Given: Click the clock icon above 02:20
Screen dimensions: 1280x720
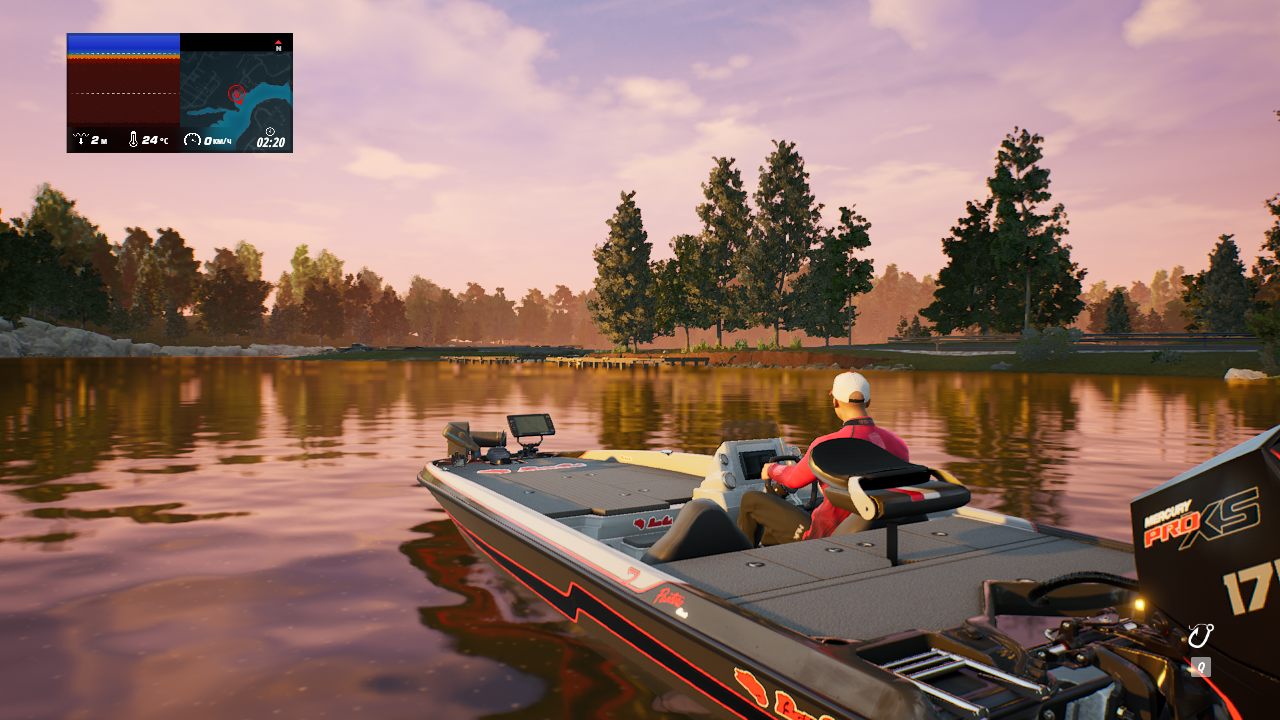Looking at the screenshot, I should coord(270,131).
